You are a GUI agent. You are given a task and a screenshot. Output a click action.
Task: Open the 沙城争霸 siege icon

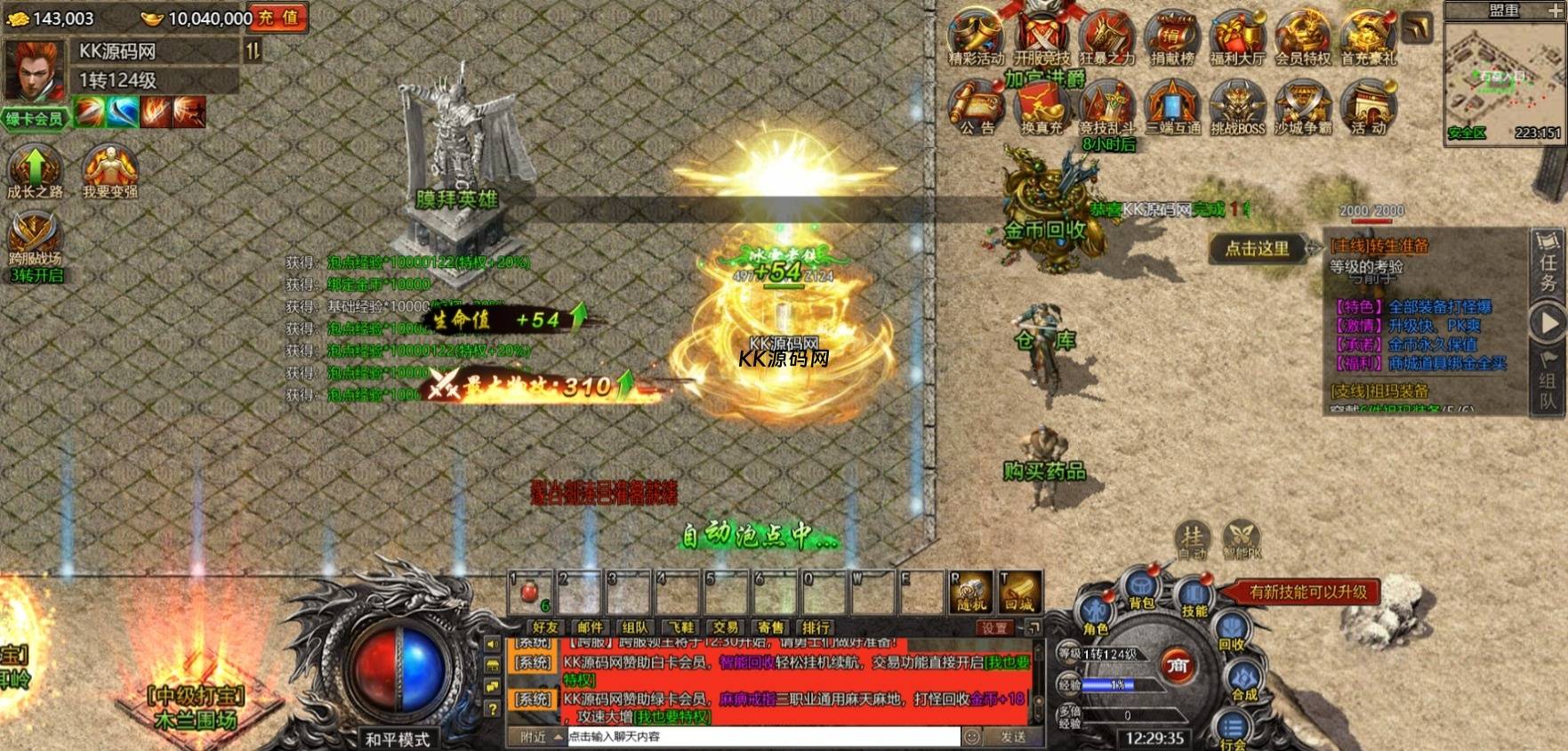click(x=1302, y=107)
